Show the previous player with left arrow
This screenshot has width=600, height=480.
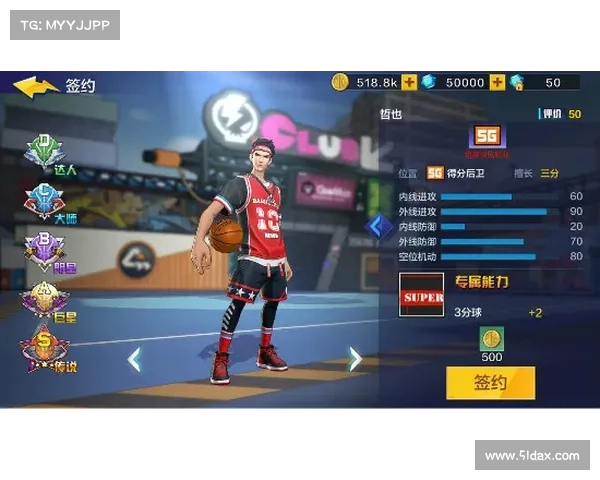click(x=134, y=359)
